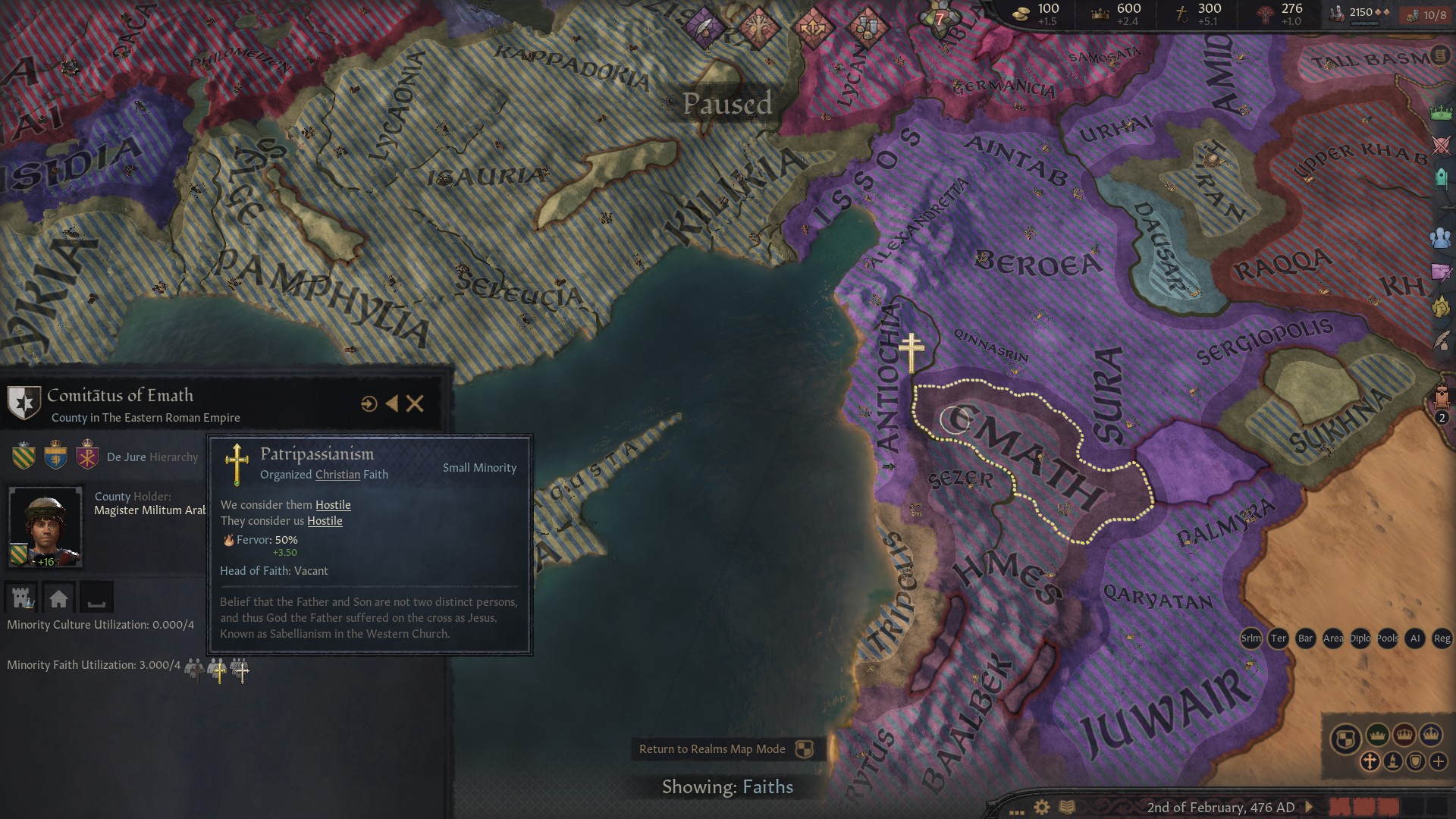Expand extra map modes via ellipsis button
Viewport: 1456px width, 819px height.
(x=1016, y=811)
